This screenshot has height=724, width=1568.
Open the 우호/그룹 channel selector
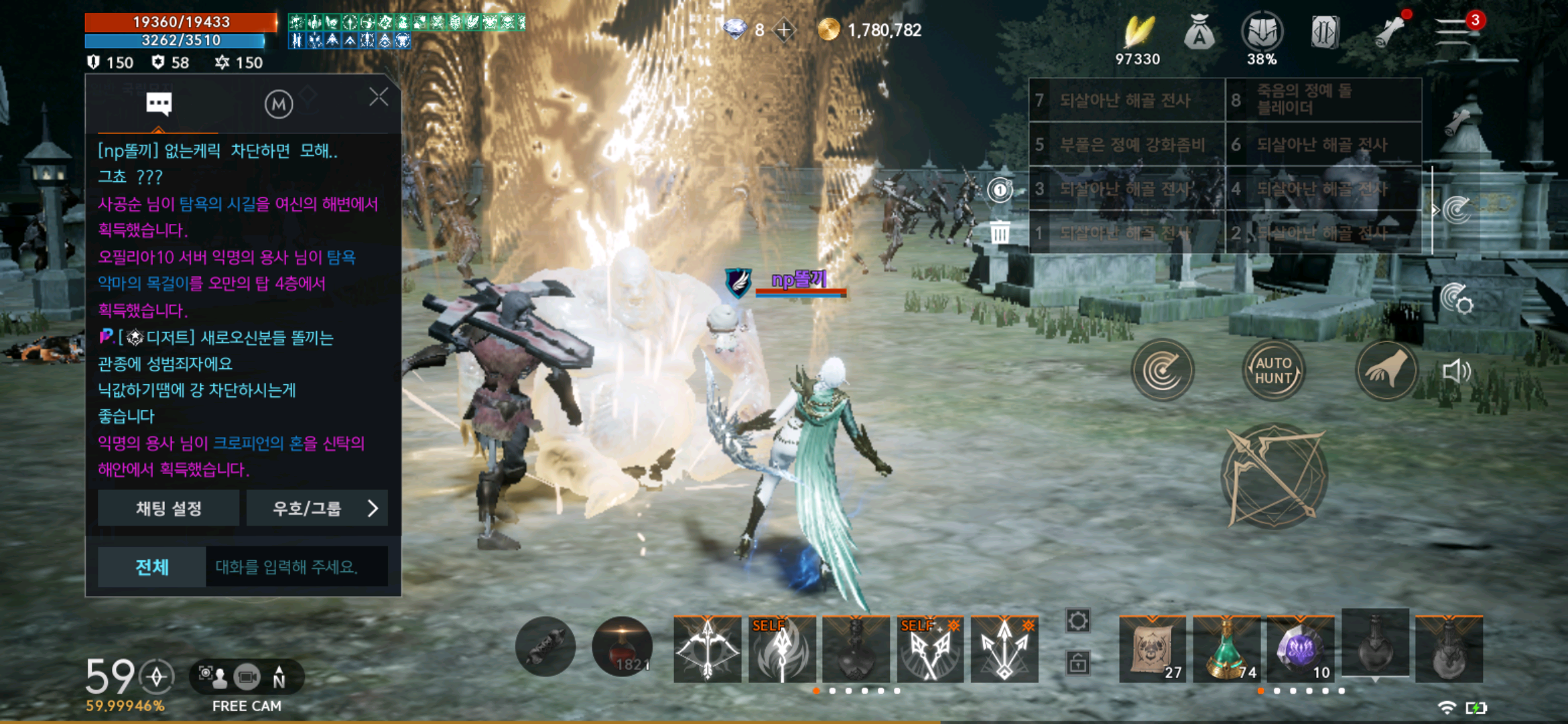click(318, 508)
